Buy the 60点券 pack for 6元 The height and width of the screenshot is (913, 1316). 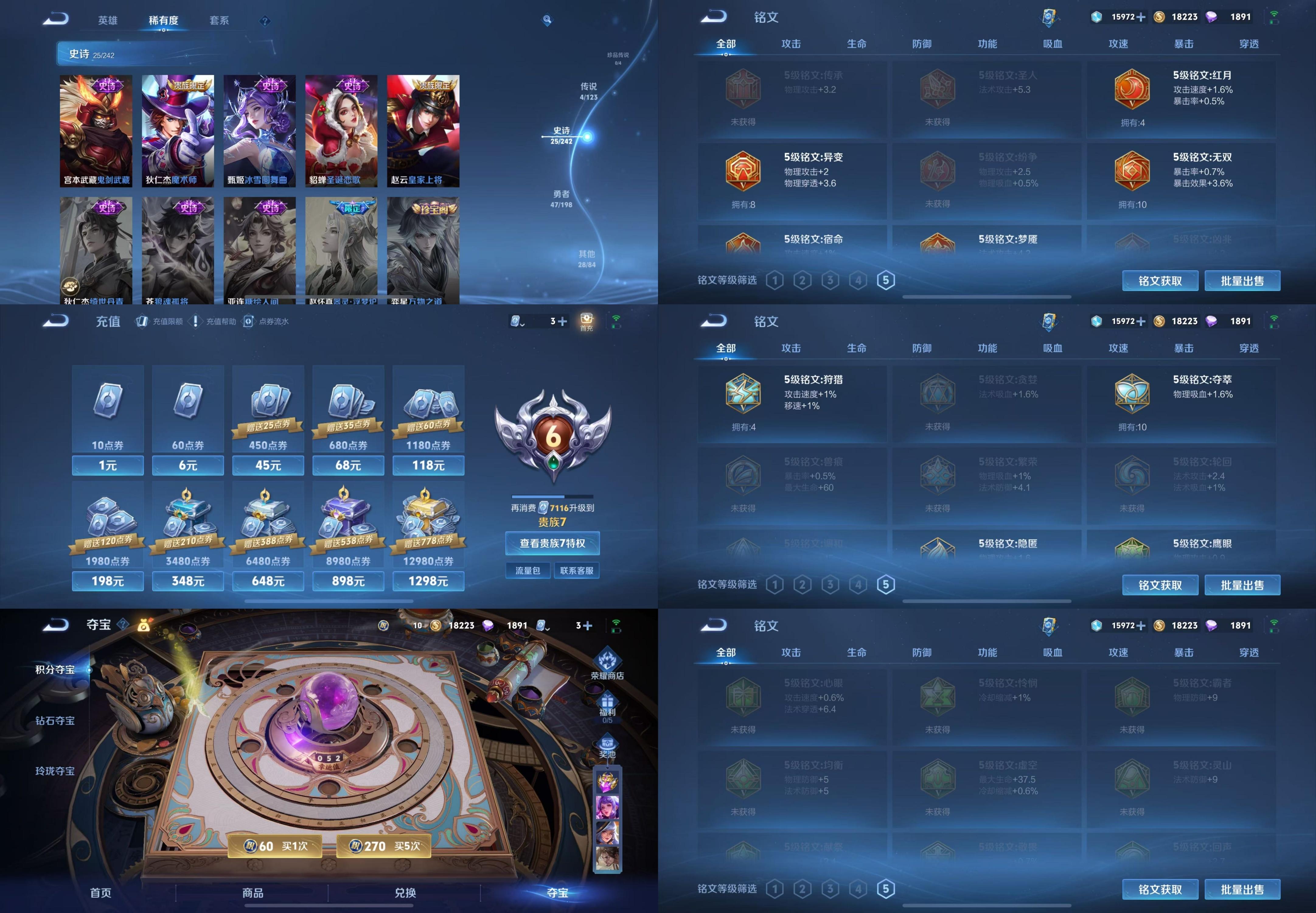pos(188,465)
